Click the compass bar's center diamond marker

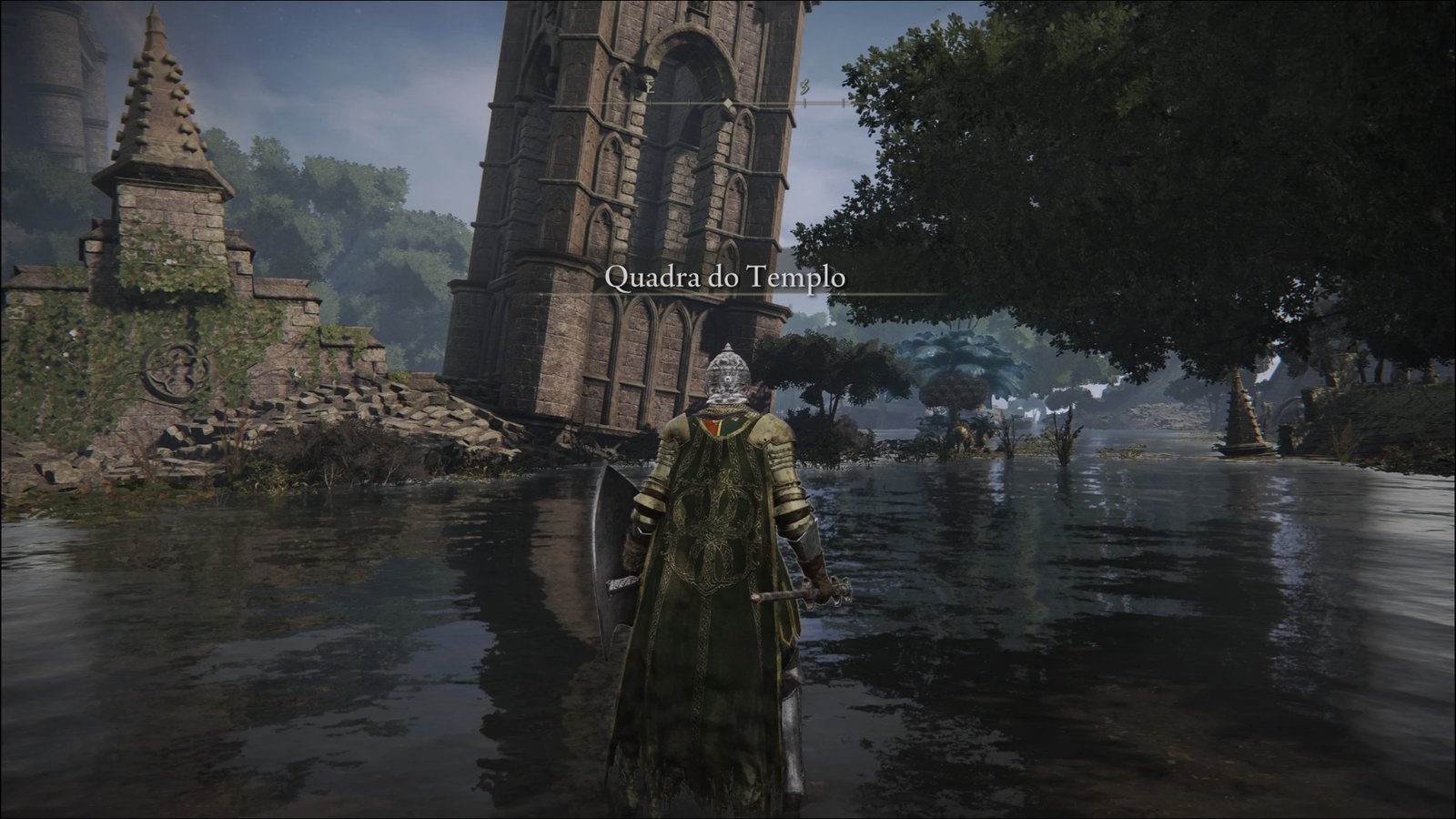728,103
